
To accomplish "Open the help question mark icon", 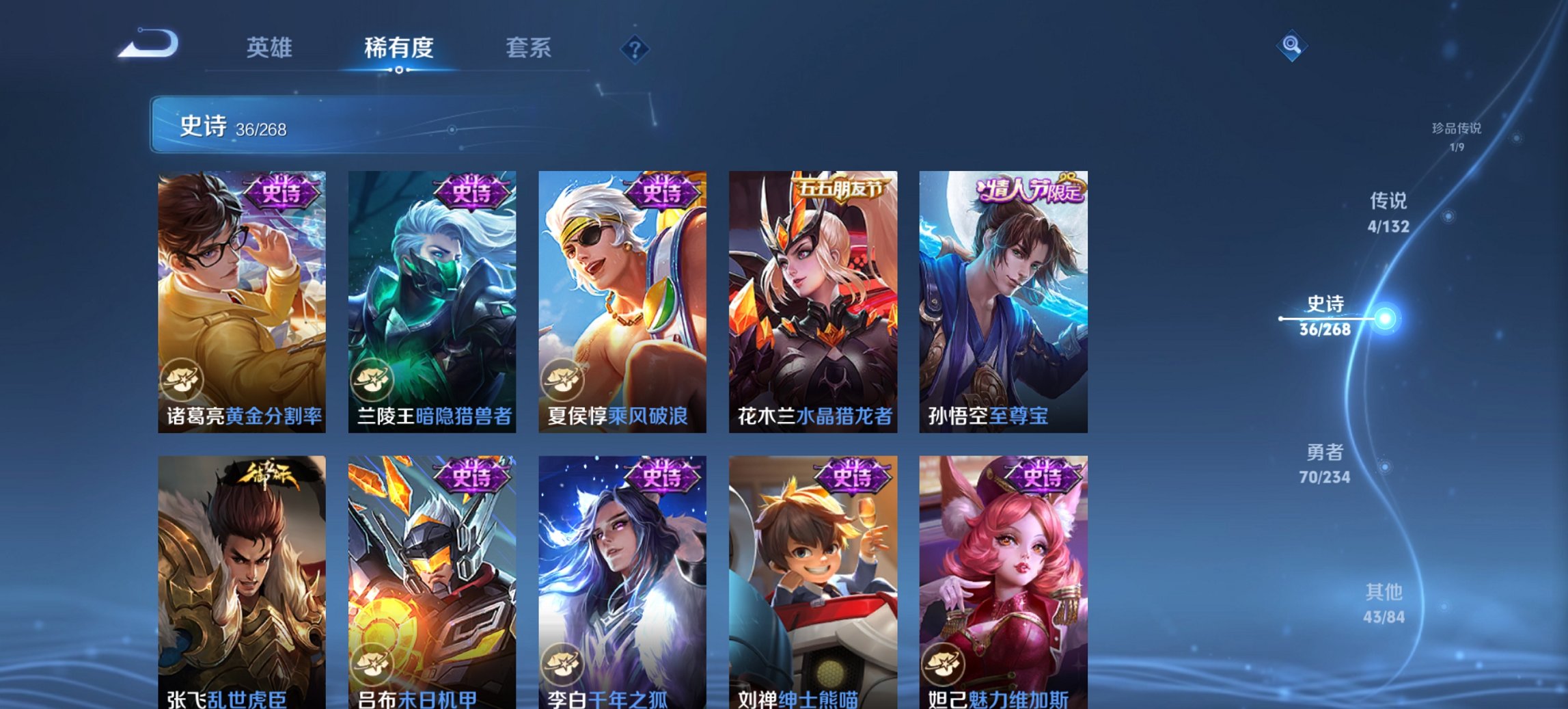I will click(635, 49).
